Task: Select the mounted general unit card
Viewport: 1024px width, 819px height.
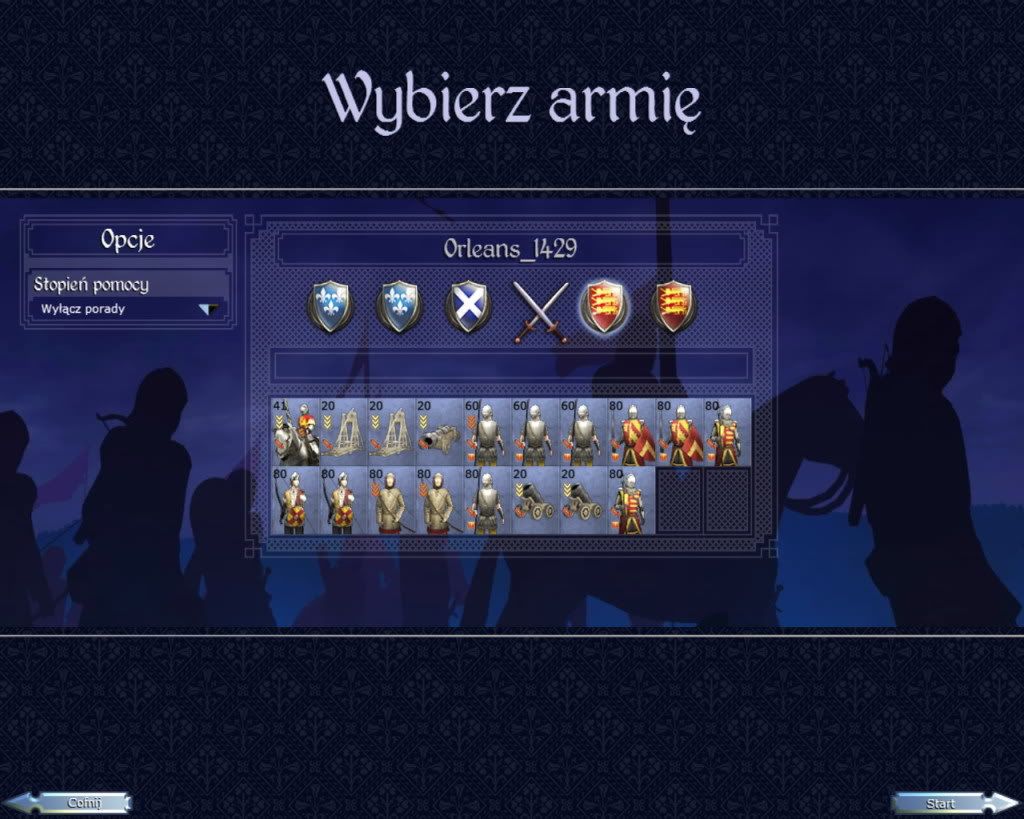Action: click(295, 432)
